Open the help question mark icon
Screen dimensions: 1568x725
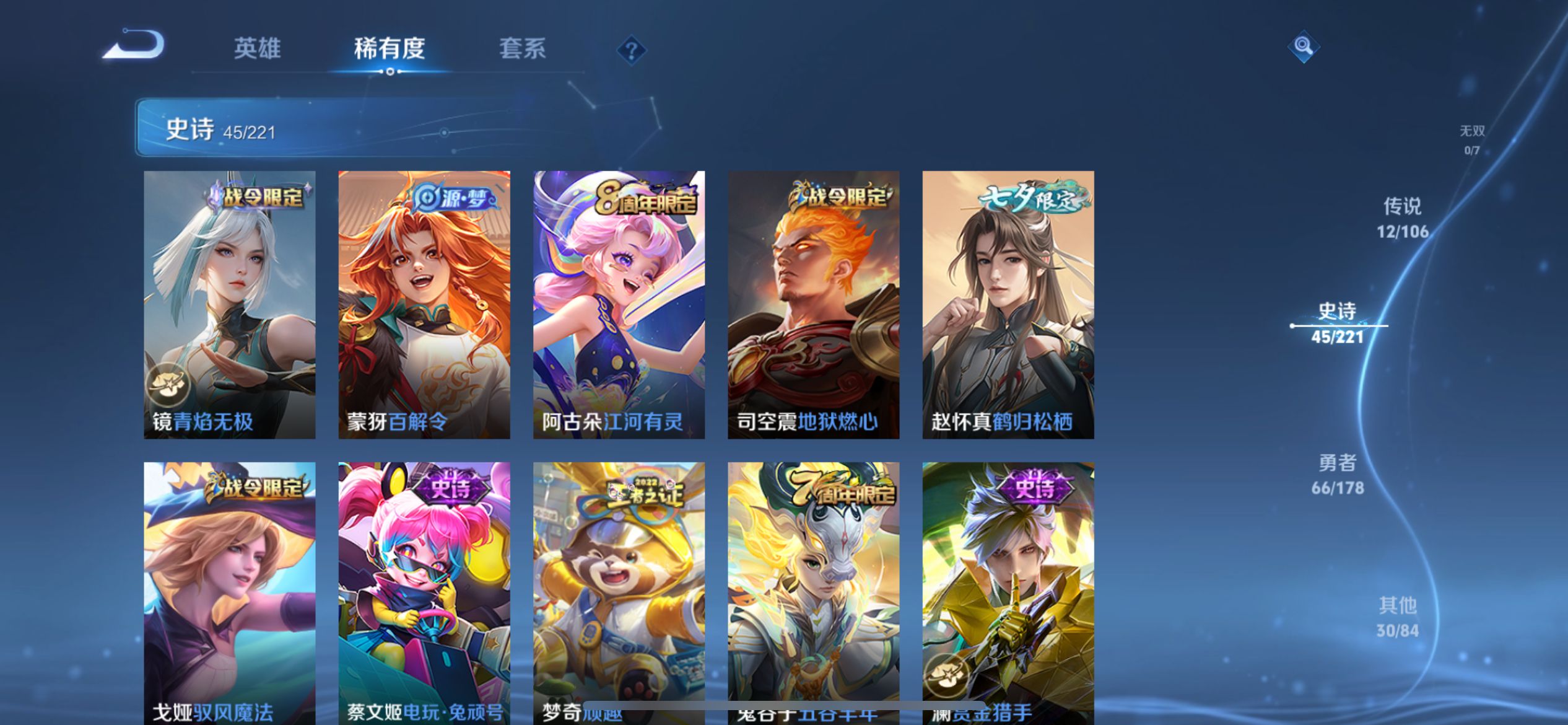point(630,51)
